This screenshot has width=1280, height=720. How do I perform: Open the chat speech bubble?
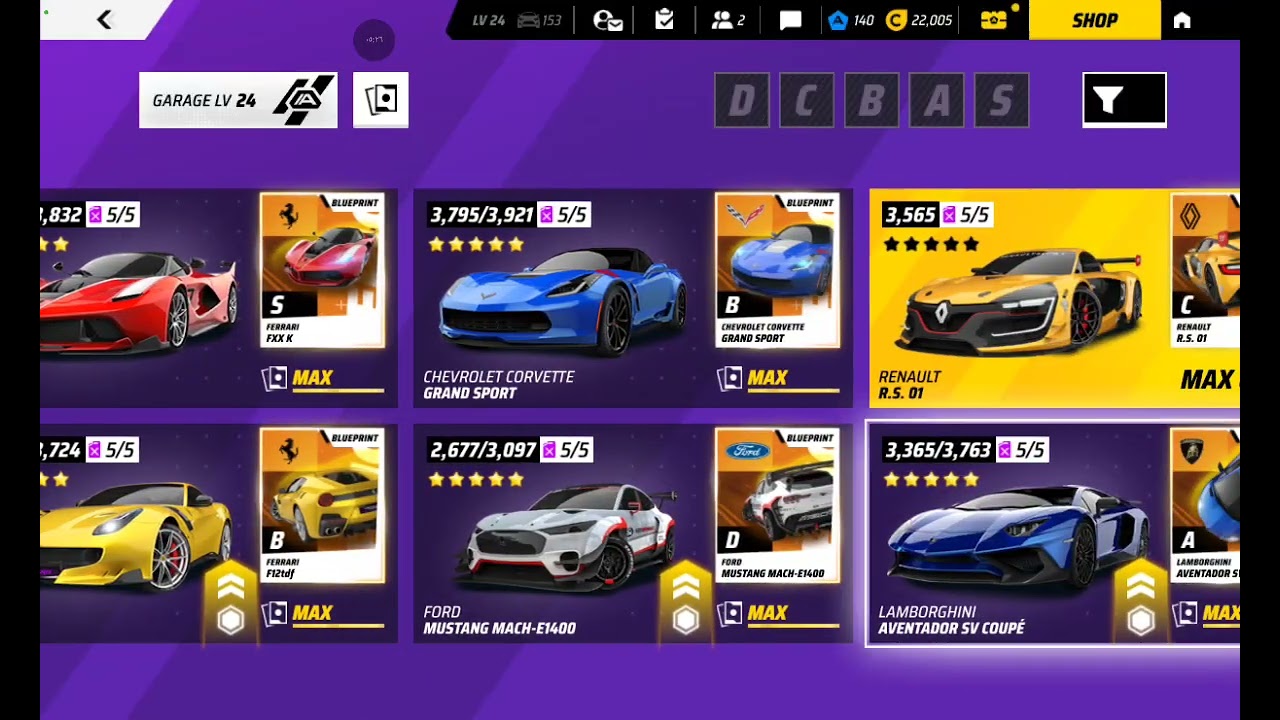tap(790, 20)
